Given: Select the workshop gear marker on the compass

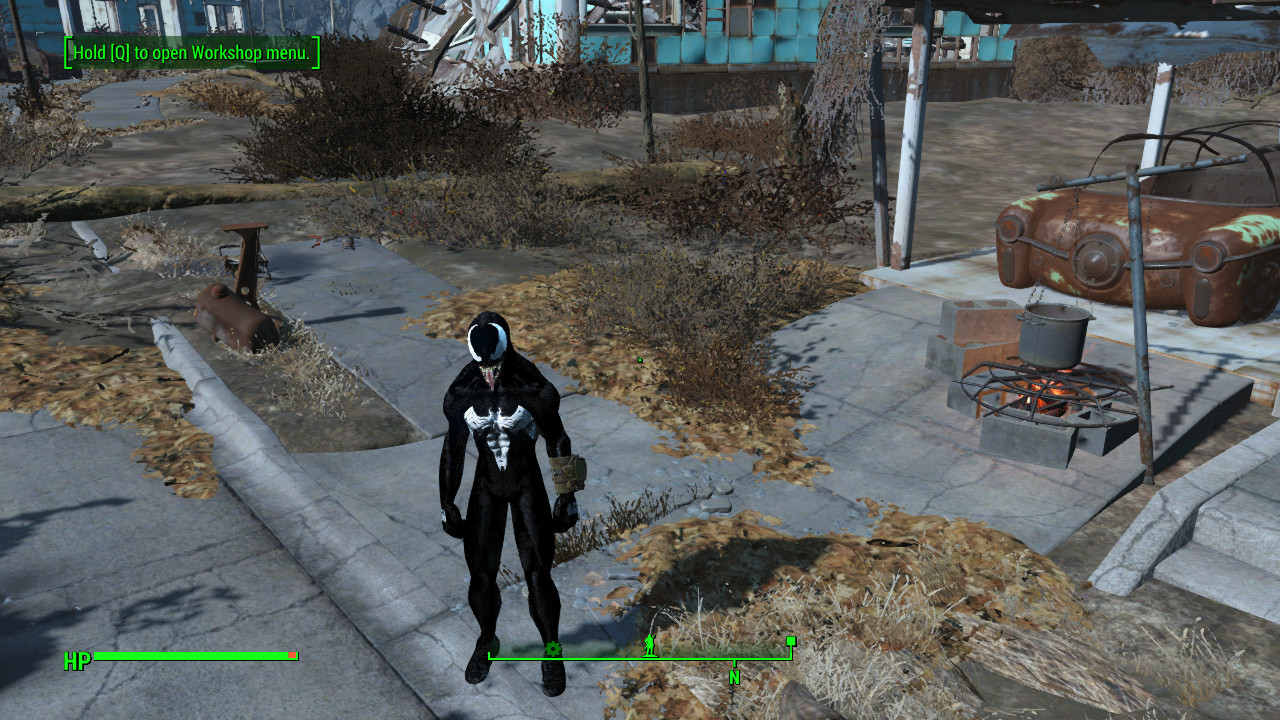Looking at the screenshot, I should (553, 650).
